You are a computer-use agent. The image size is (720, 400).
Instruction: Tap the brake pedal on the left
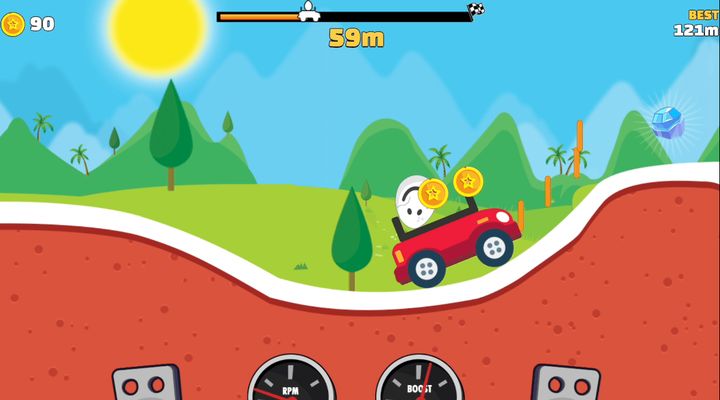click(146, 384)
